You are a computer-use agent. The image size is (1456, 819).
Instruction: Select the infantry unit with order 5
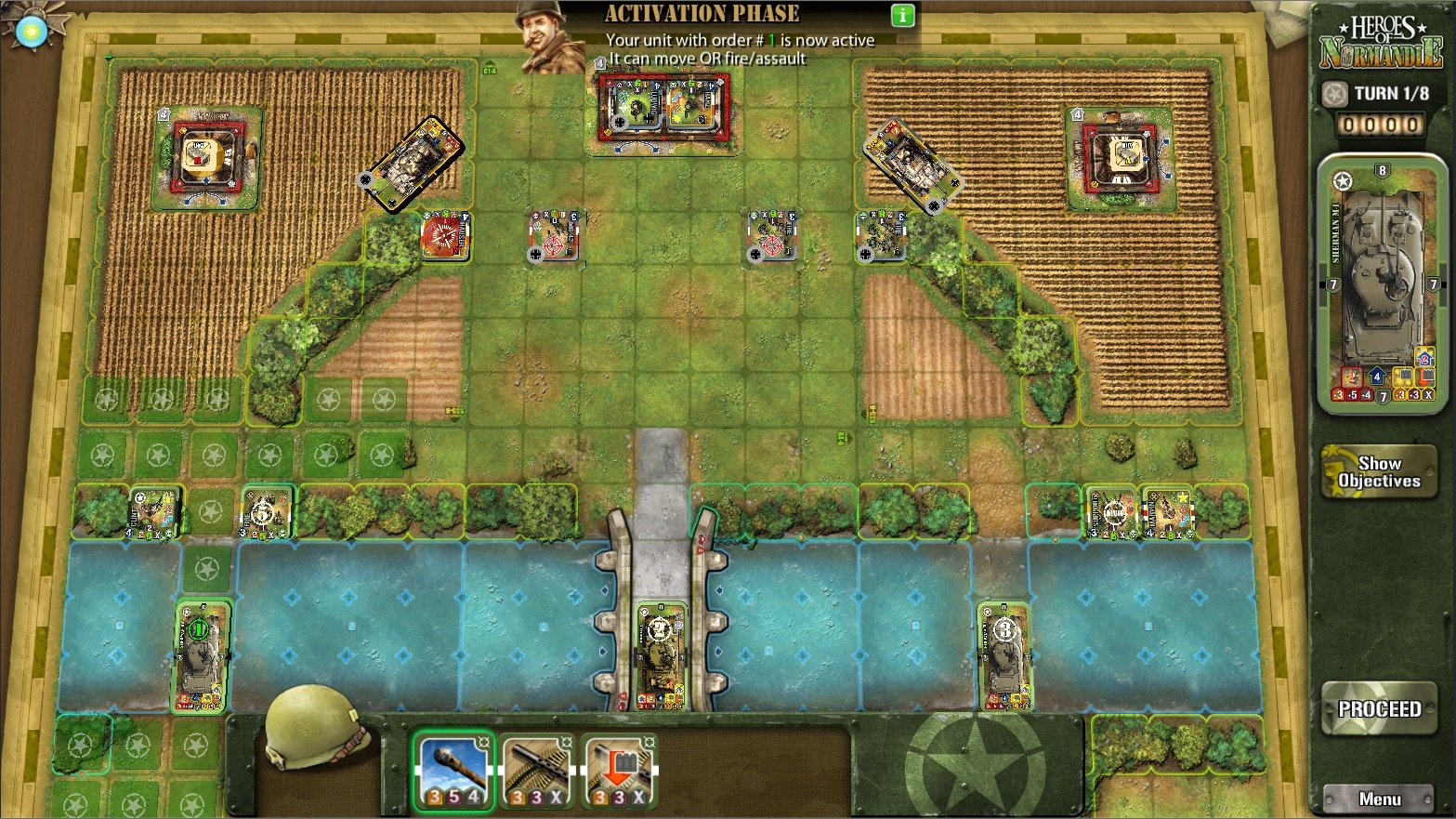point(267,512)
